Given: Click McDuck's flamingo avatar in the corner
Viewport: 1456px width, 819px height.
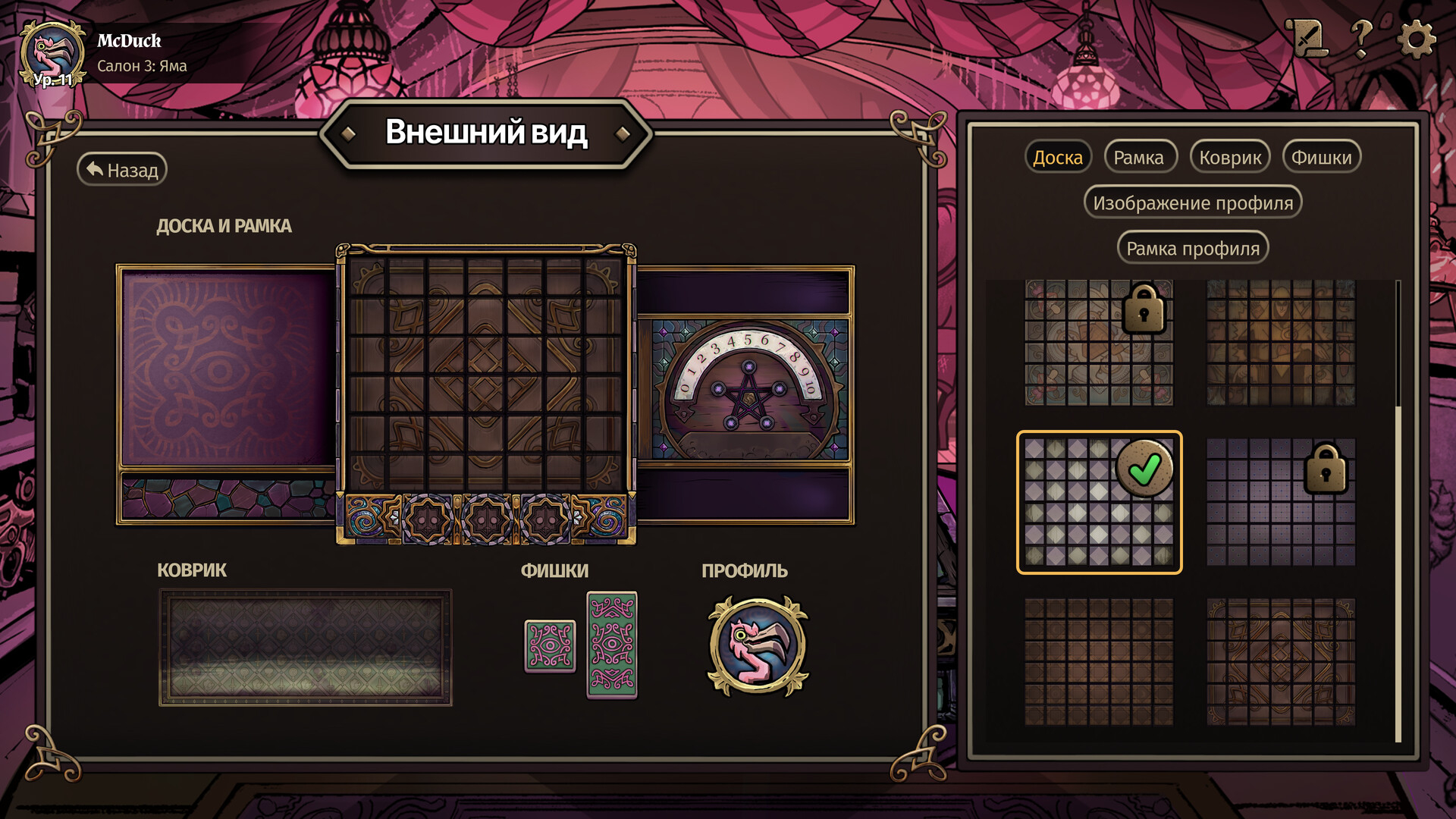Looking at the screenshot, I should click(52, 55).
